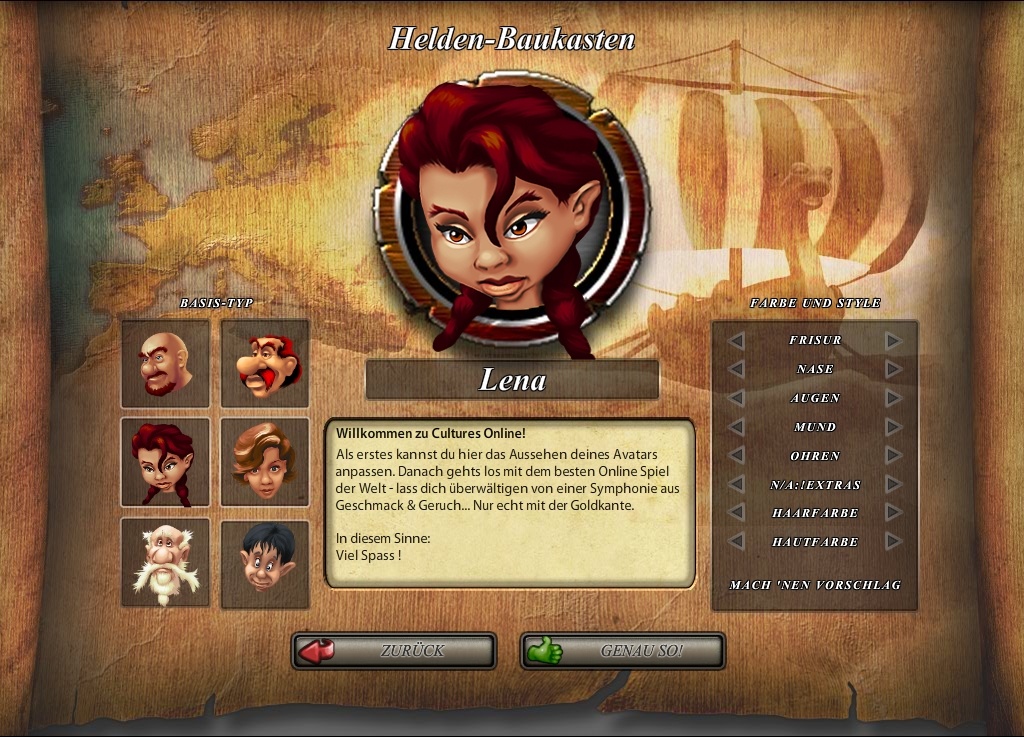This screenshot has height=737, width=1024.
Task: Pick the black-haired boy base type
Action: click(265, 562)
